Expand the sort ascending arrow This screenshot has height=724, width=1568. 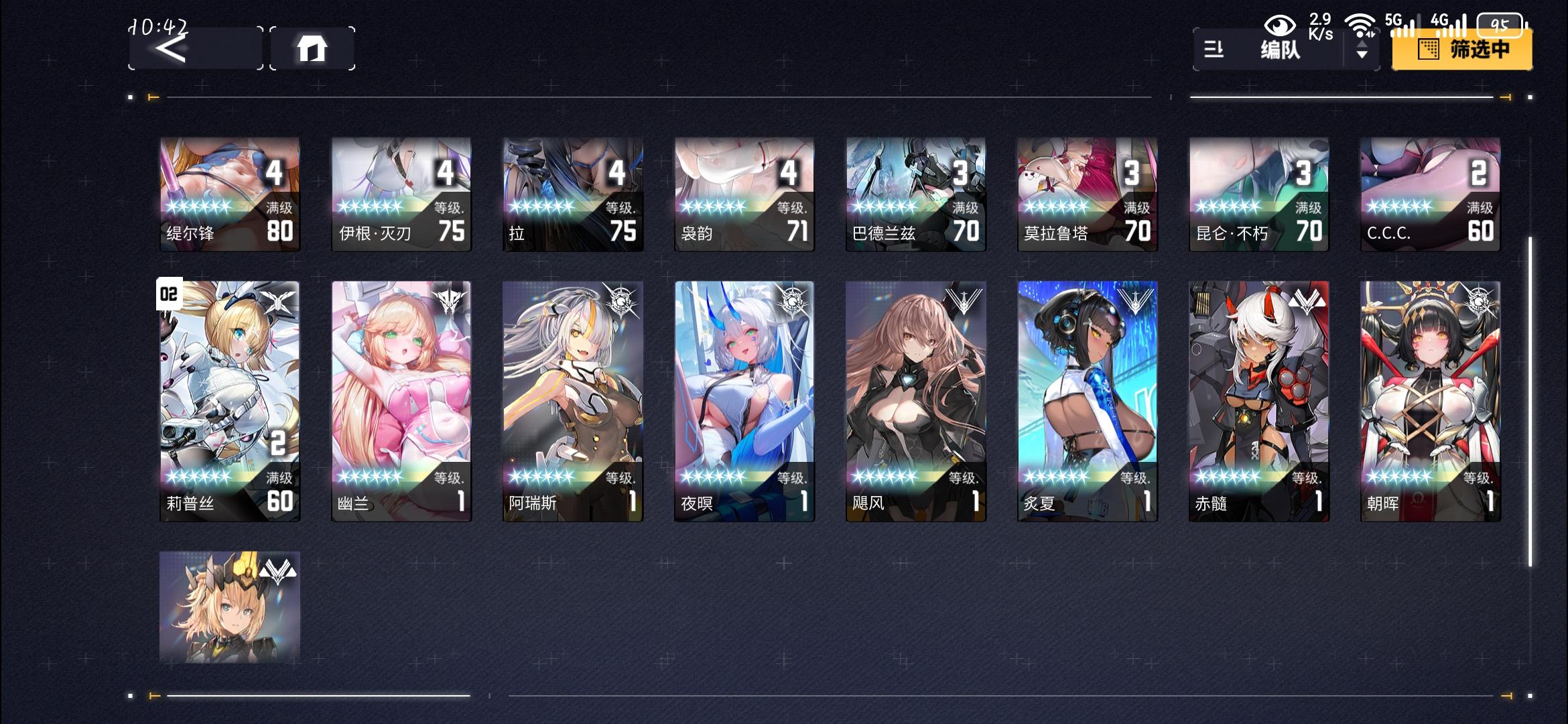[1362, 45]
